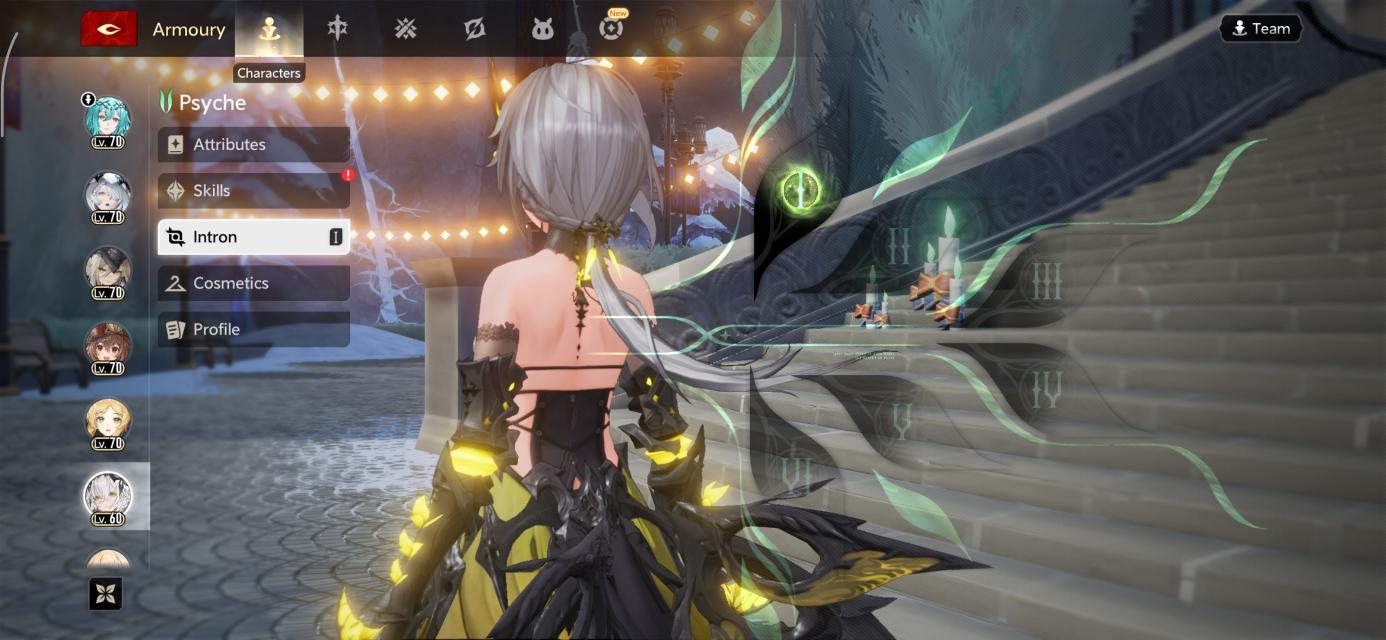
Task: Select the glowing Intron I node
Action: point(801,187)
